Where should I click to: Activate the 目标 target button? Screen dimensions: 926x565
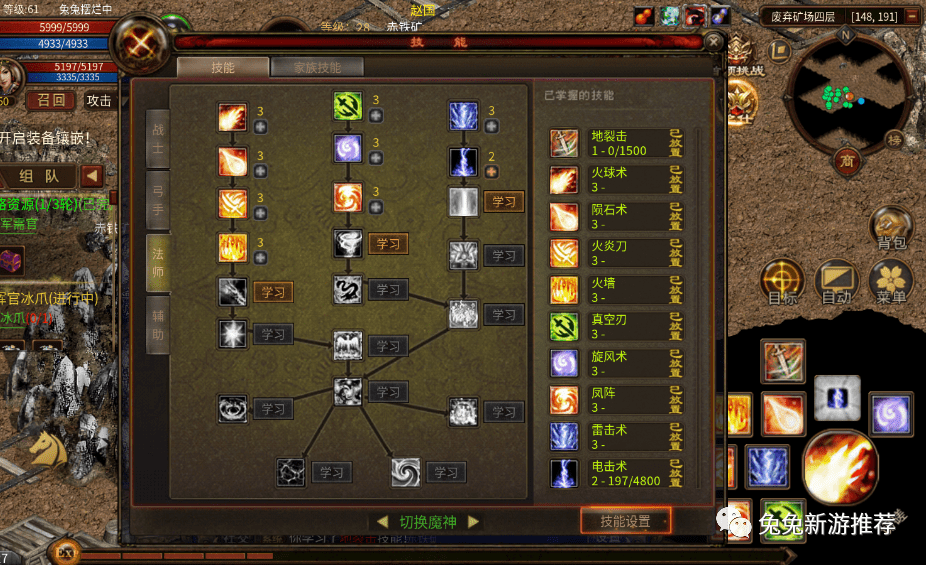[x=783, y=284]
